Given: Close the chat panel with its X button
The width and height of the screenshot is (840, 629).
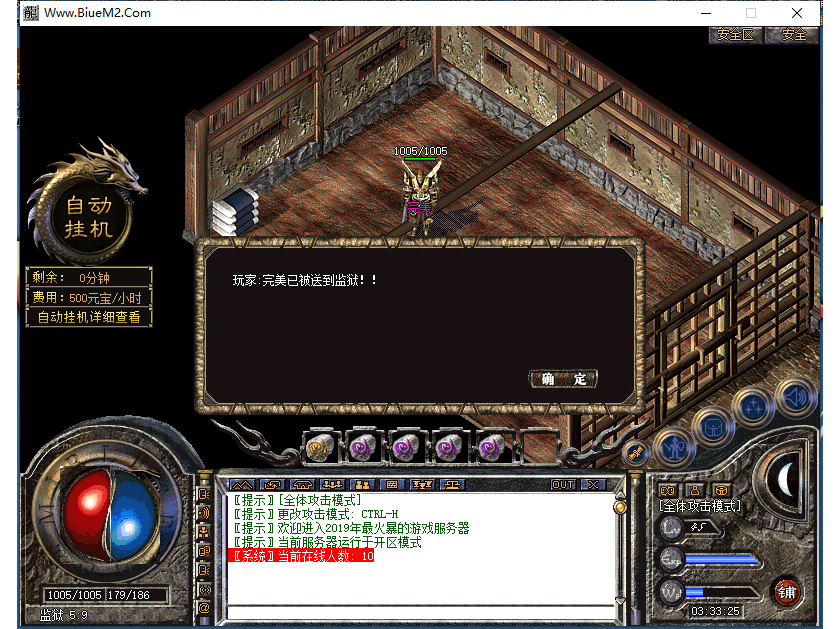Looking at the screenshot, I should point(594,485).
